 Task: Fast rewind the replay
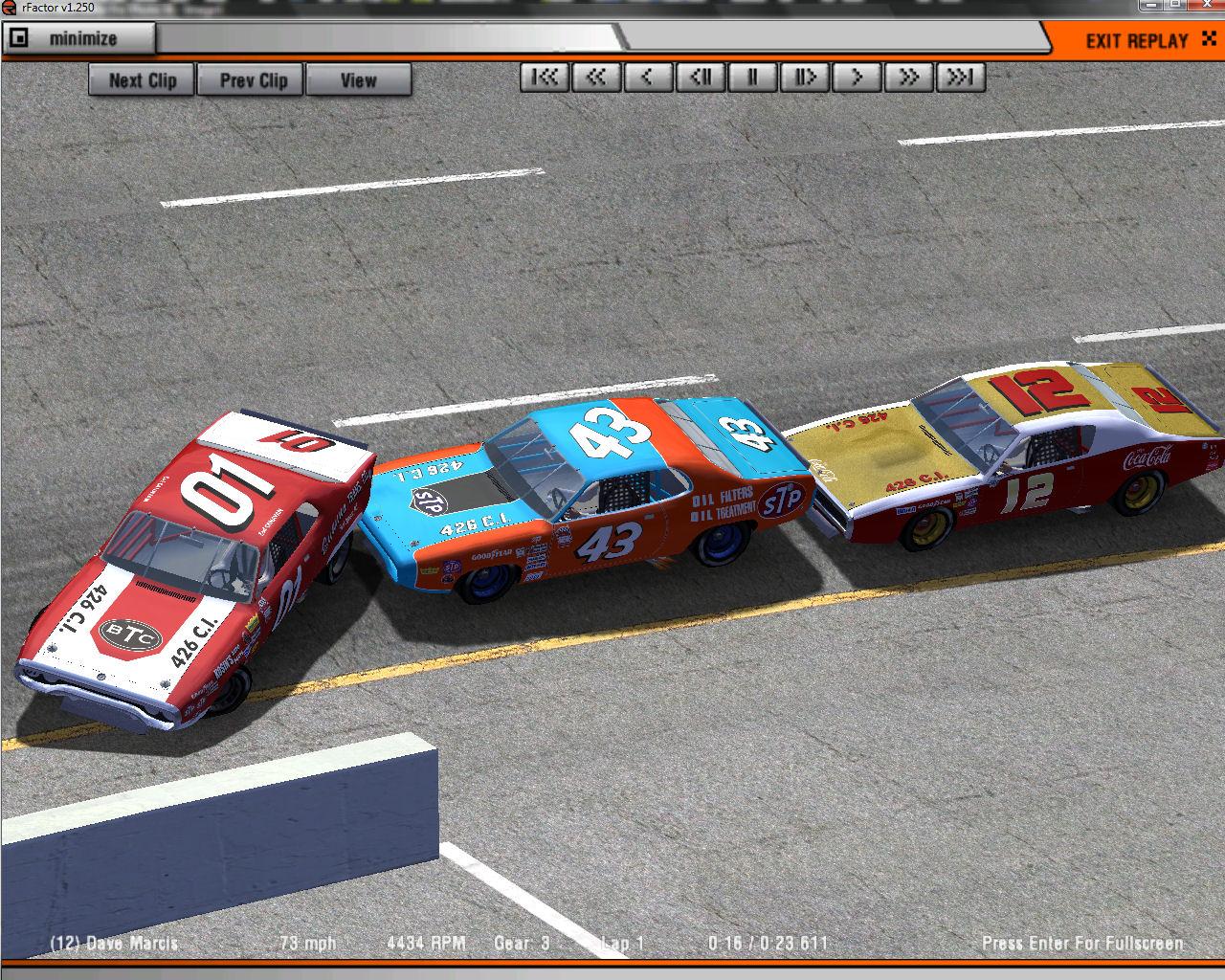(x=596, y=78)
